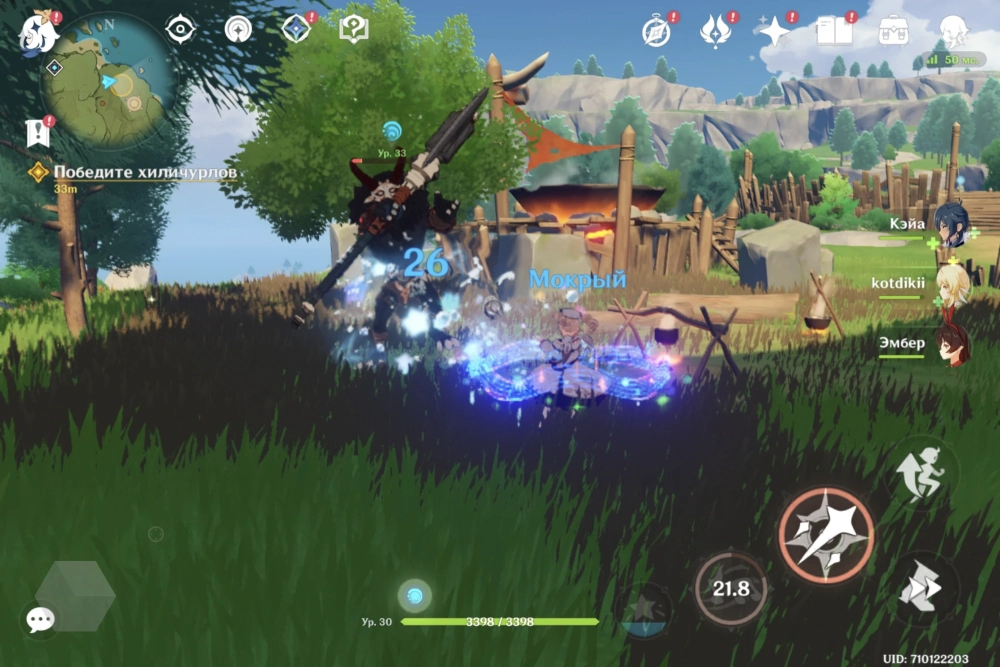Screen dimensions: 1000x667
Task: Open the Wish sparkle star icon
Action: [x=774, y=32]
